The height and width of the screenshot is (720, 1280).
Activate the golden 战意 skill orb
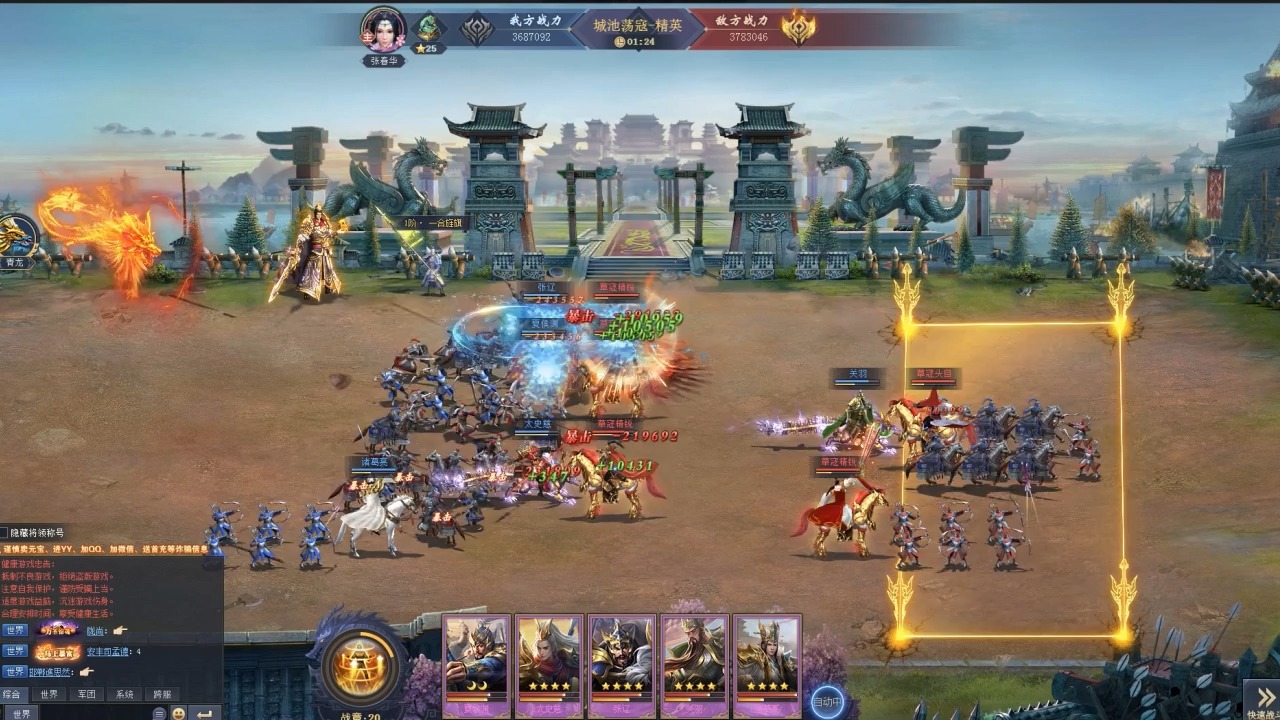pos(360,667)
